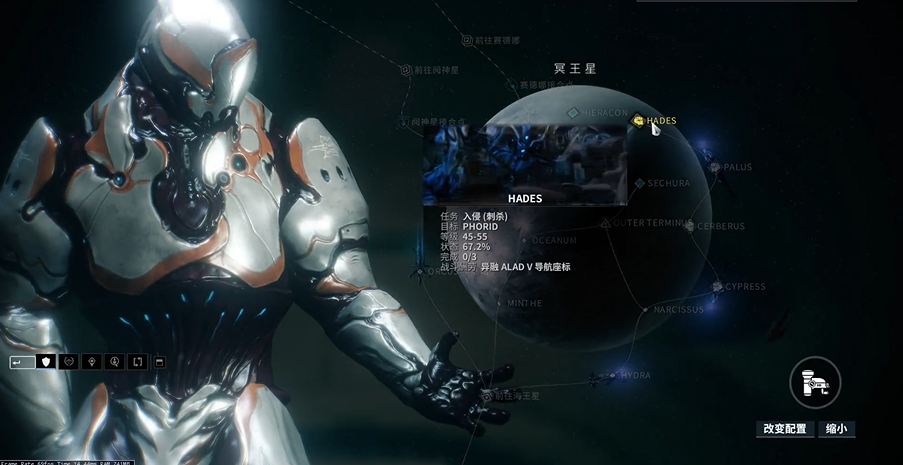The width and height of the screenshot is (903, 465).
Task: Choose the PALUS node on Pluto
Action: click(716, 167)
